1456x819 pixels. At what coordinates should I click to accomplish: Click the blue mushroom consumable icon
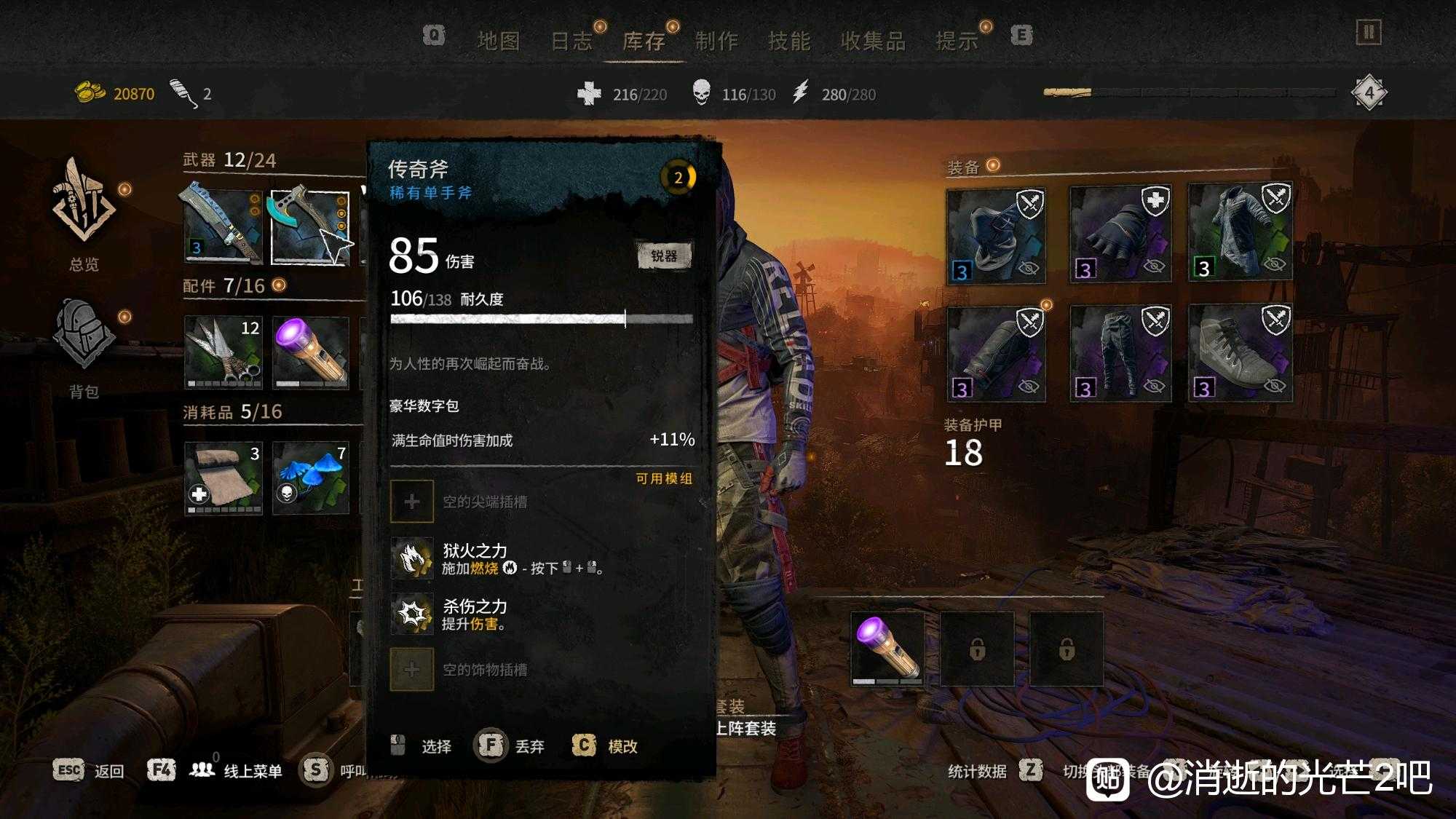309,477
